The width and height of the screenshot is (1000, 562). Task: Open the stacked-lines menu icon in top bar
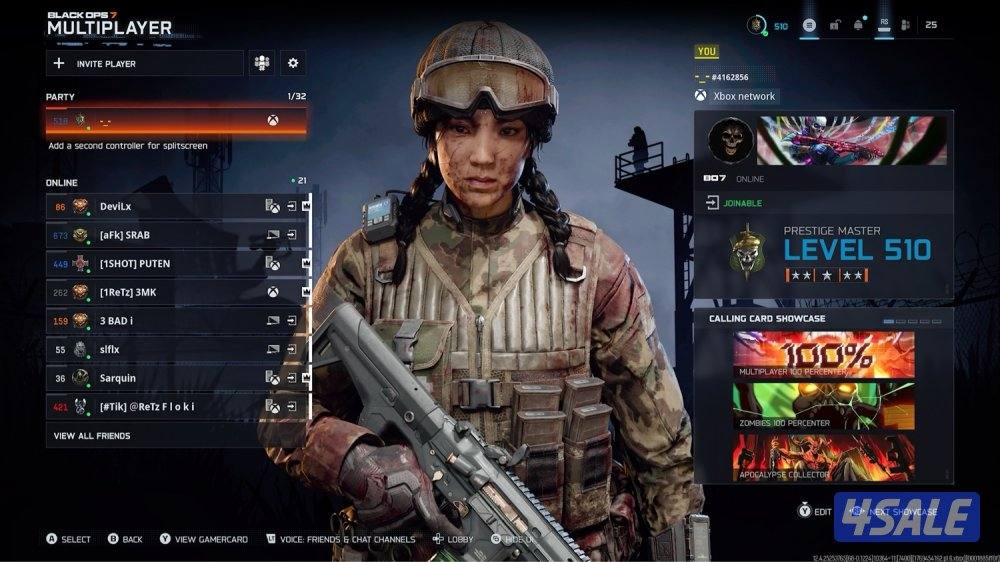(x=809, y=25)
